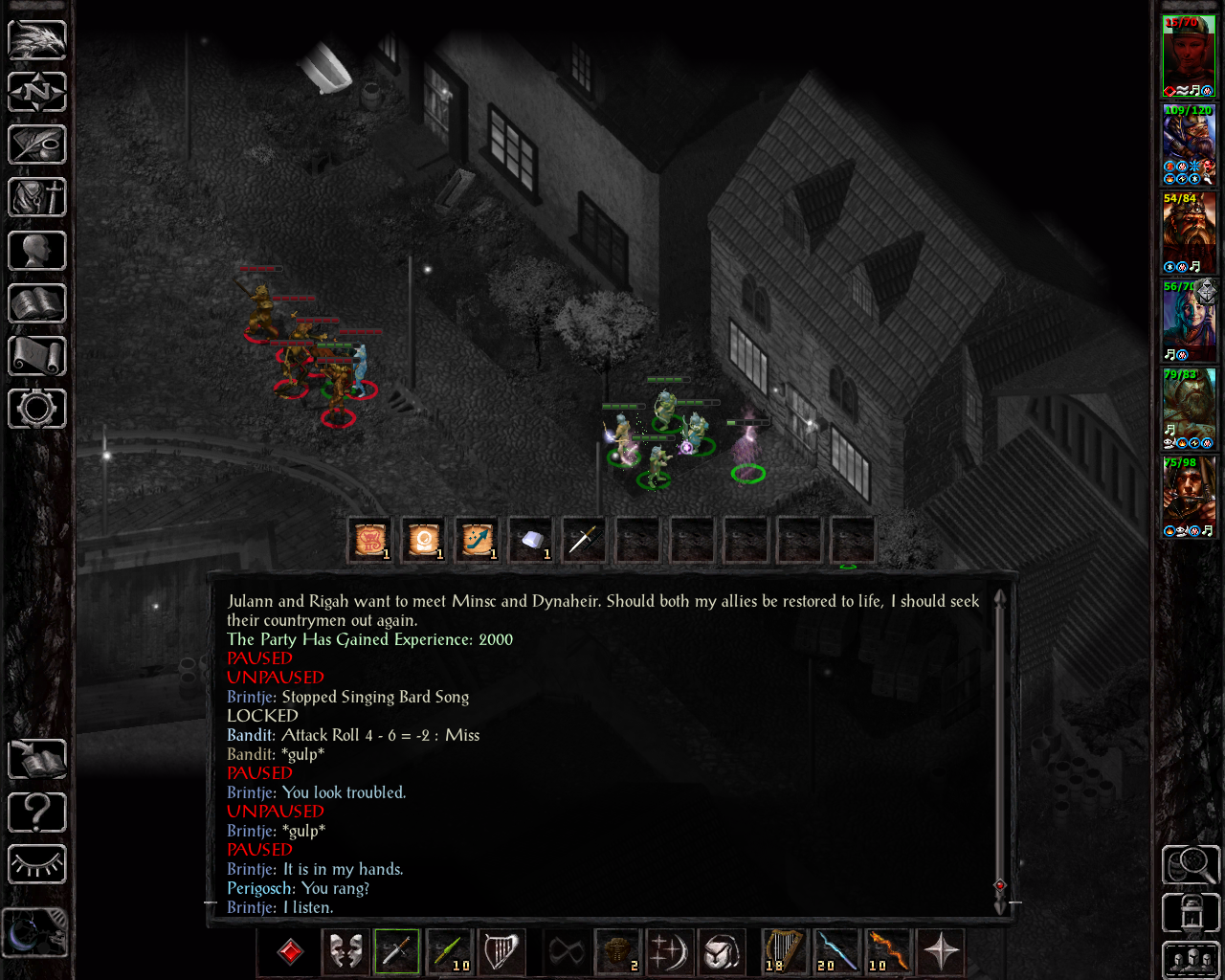Click the rest party closed-eye button
The height and width of the screenshot is (980, 1225).
pyautogui.click(x=37, y=865)
